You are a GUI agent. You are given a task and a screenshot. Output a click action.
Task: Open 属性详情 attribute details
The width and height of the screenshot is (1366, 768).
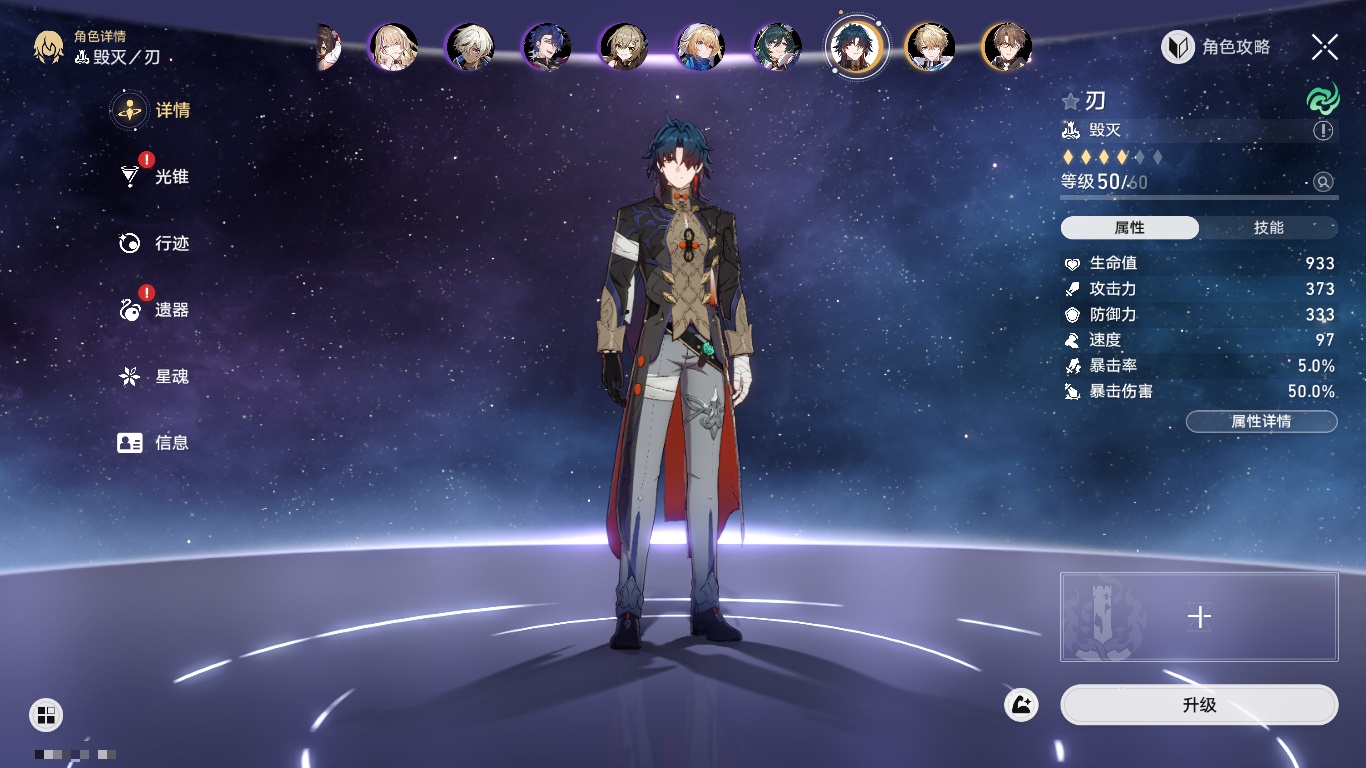pyautogui.click(x=1261, y=421)
